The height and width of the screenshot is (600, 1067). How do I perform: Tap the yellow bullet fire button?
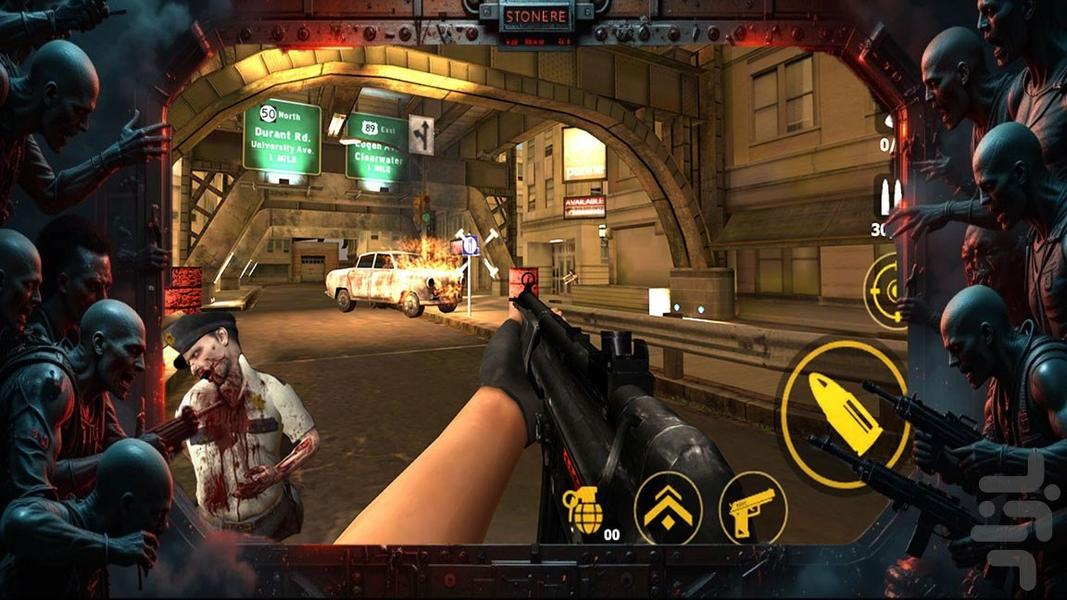(x=844, y=412)
